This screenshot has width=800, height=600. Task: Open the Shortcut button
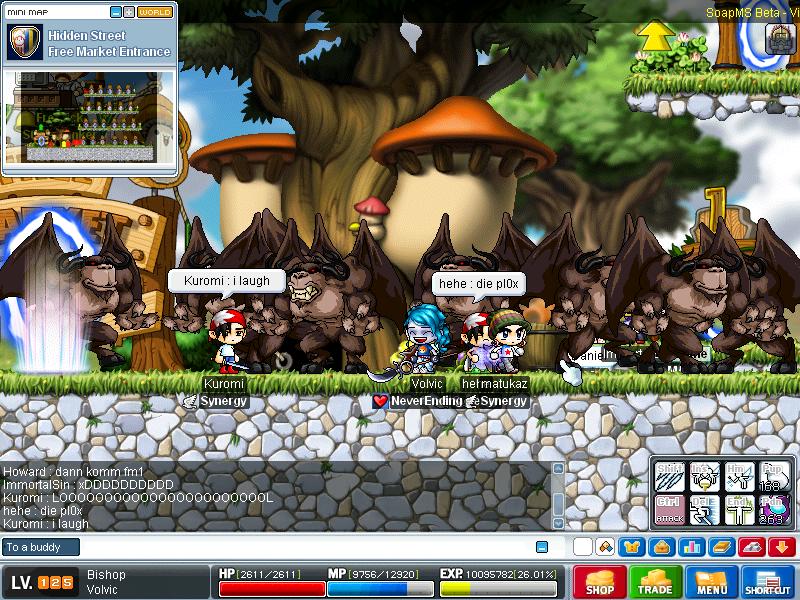[768, 582]
